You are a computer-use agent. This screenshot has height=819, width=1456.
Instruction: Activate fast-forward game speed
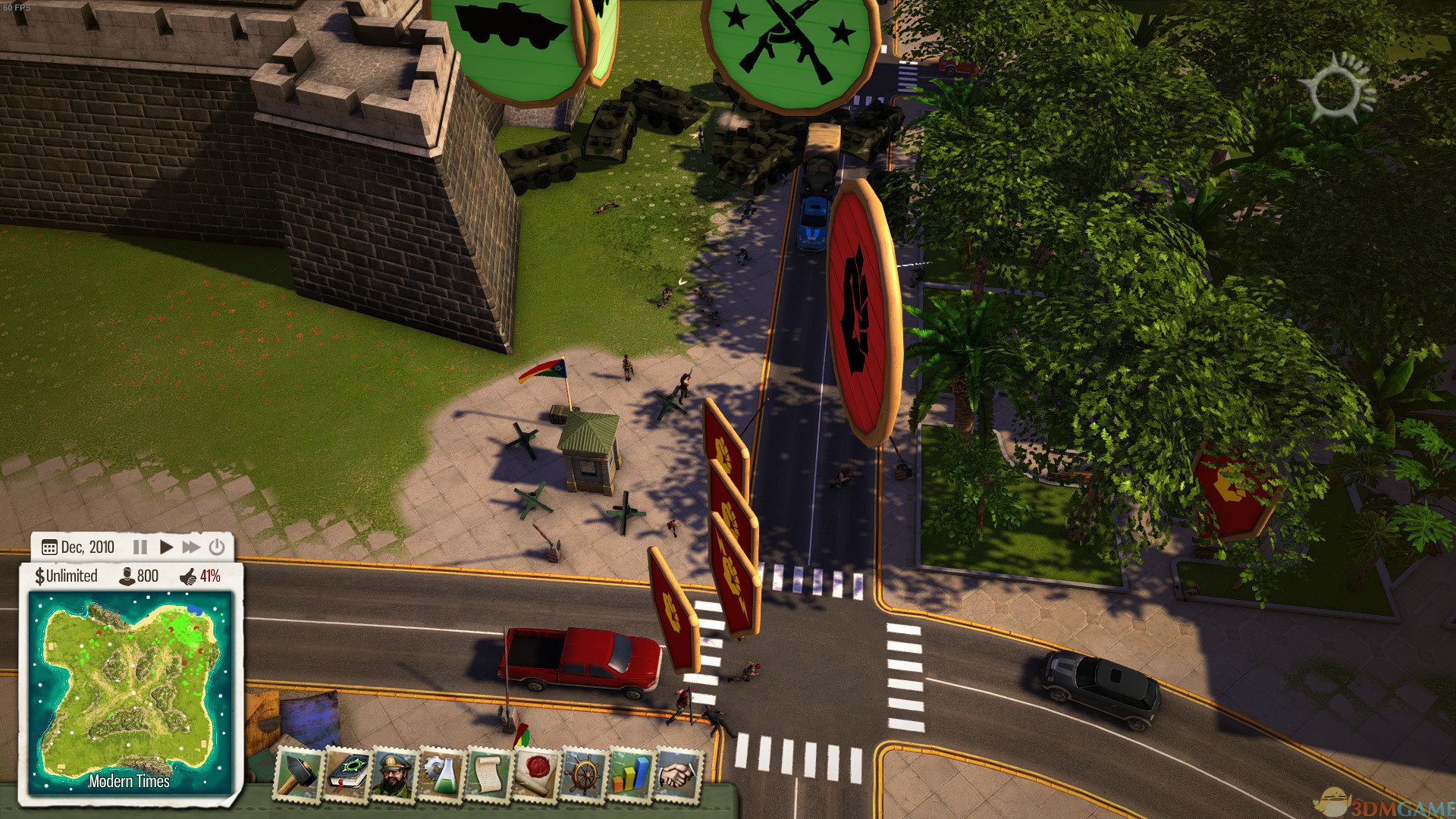coord(191,547)
